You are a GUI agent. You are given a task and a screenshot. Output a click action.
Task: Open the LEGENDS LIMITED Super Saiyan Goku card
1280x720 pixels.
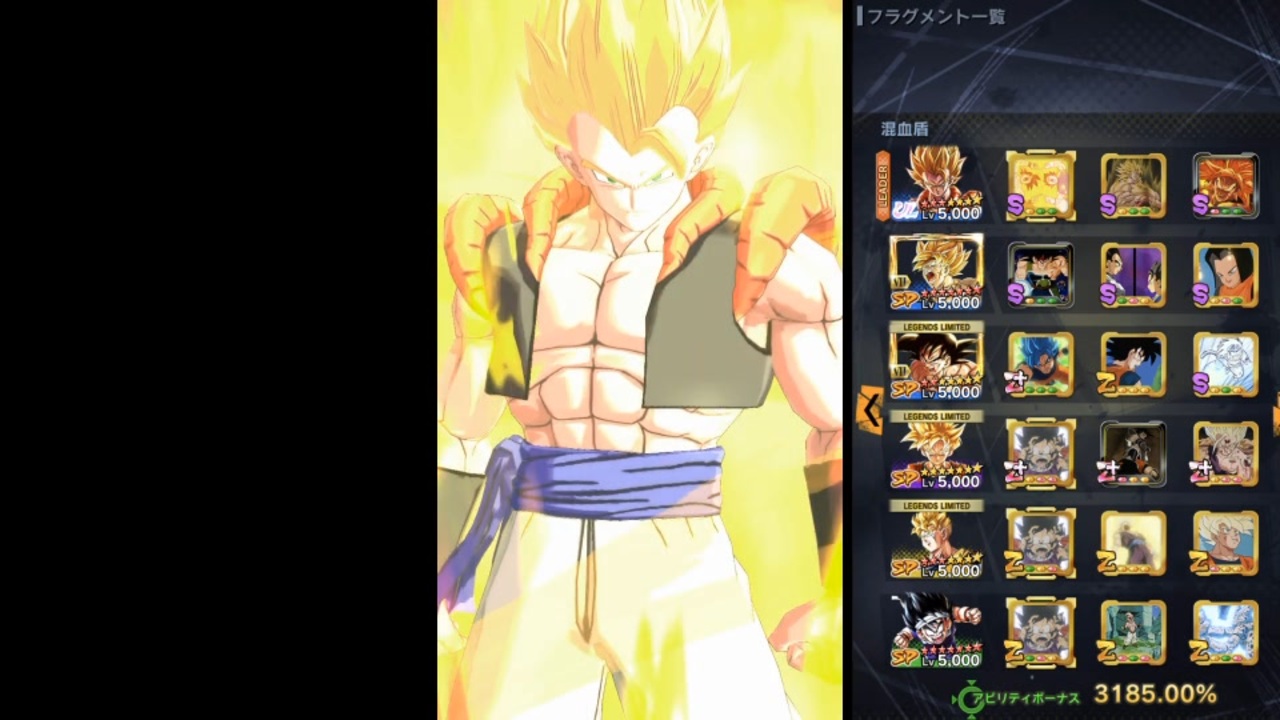click(x=935, y=453)
